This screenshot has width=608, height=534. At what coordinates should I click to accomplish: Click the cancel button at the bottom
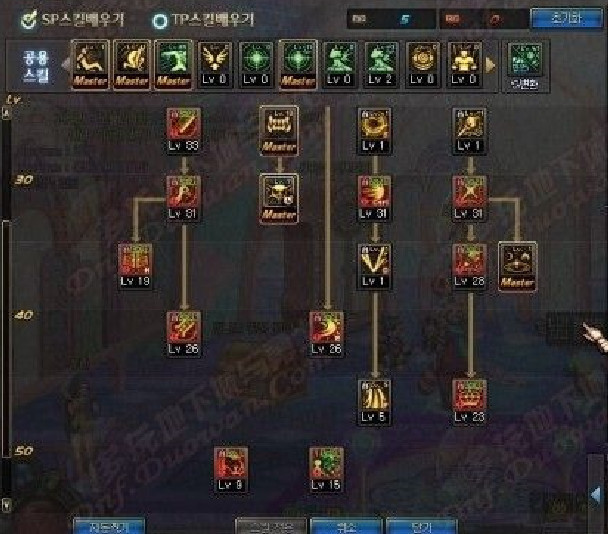tap(341, 525)
